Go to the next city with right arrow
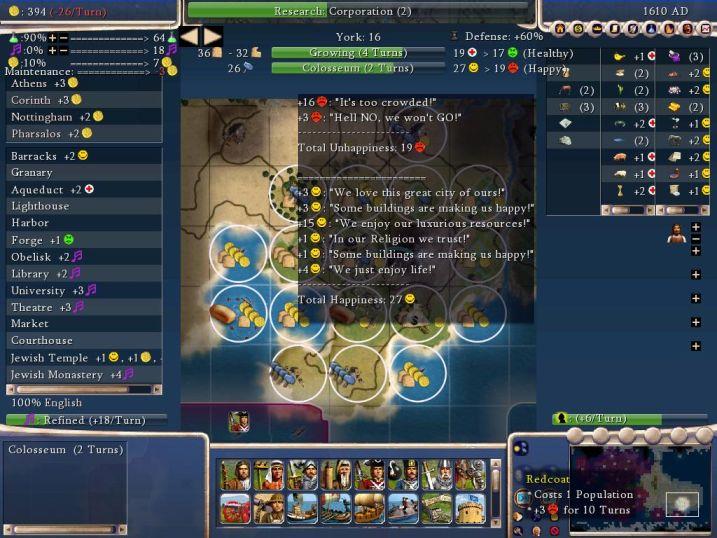Screen dimensions: 717x538 [212, 37]
